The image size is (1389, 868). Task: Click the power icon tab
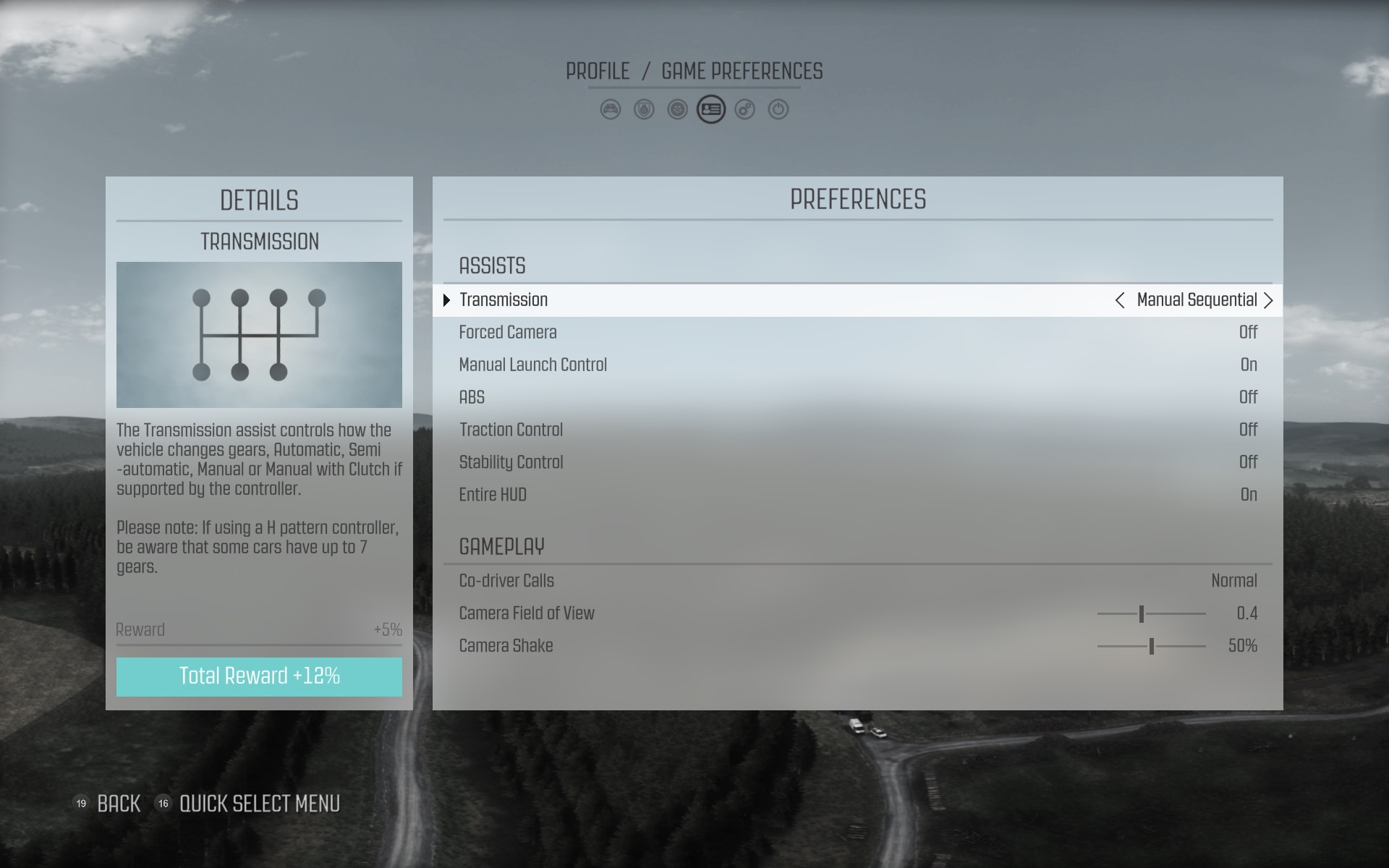[x=778, y=110]
